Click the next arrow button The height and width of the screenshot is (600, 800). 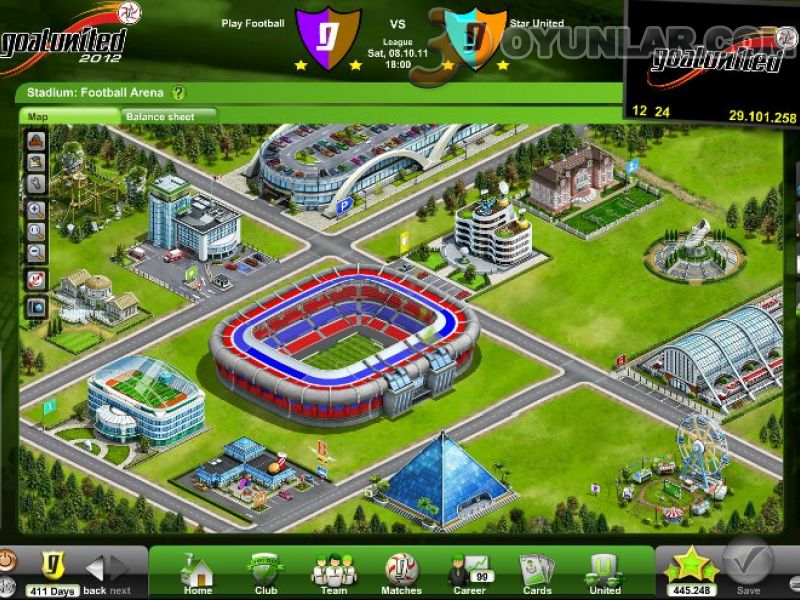click(120, 569)
